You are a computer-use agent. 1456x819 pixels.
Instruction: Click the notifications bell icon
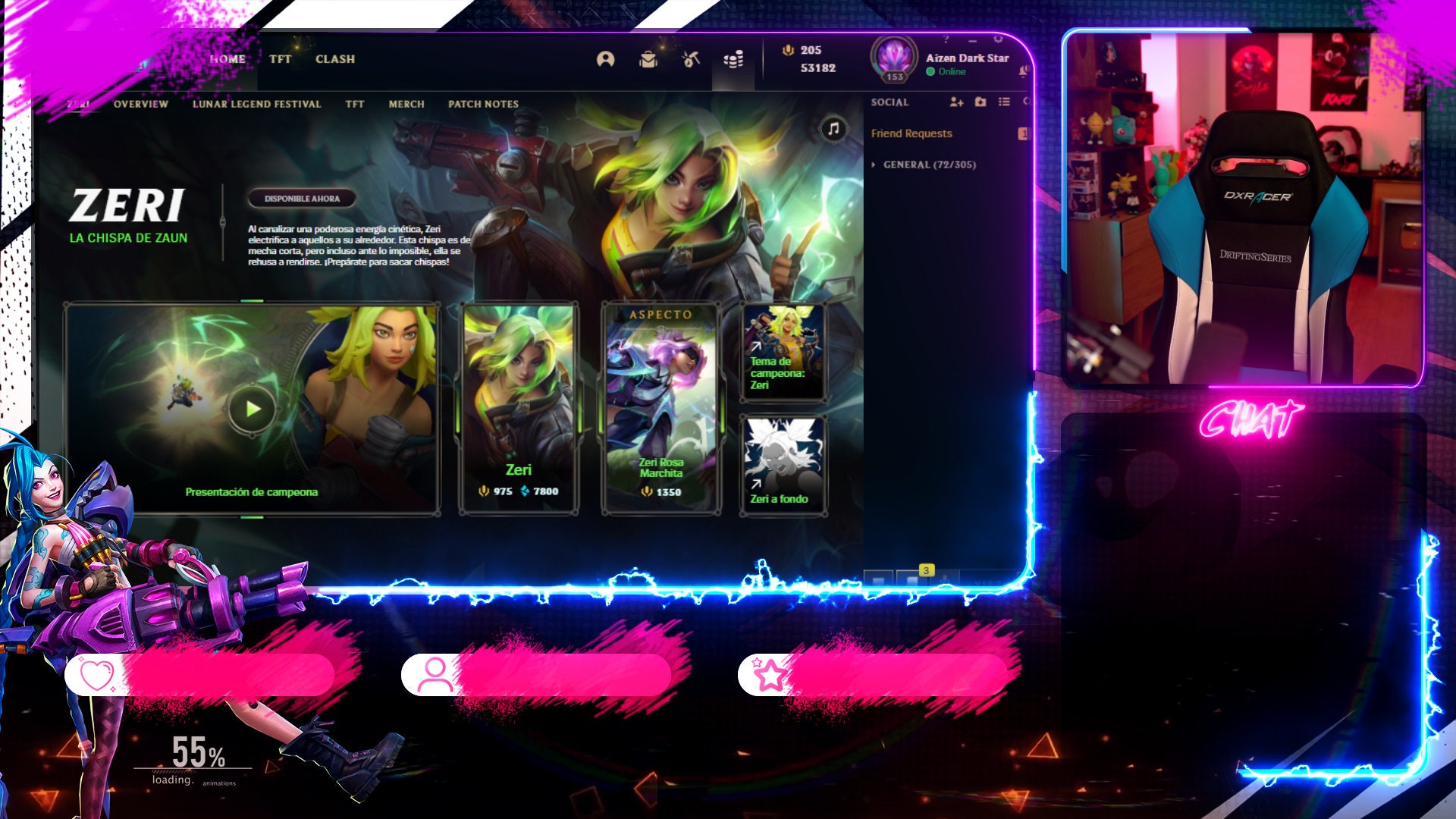point(1025,71)
